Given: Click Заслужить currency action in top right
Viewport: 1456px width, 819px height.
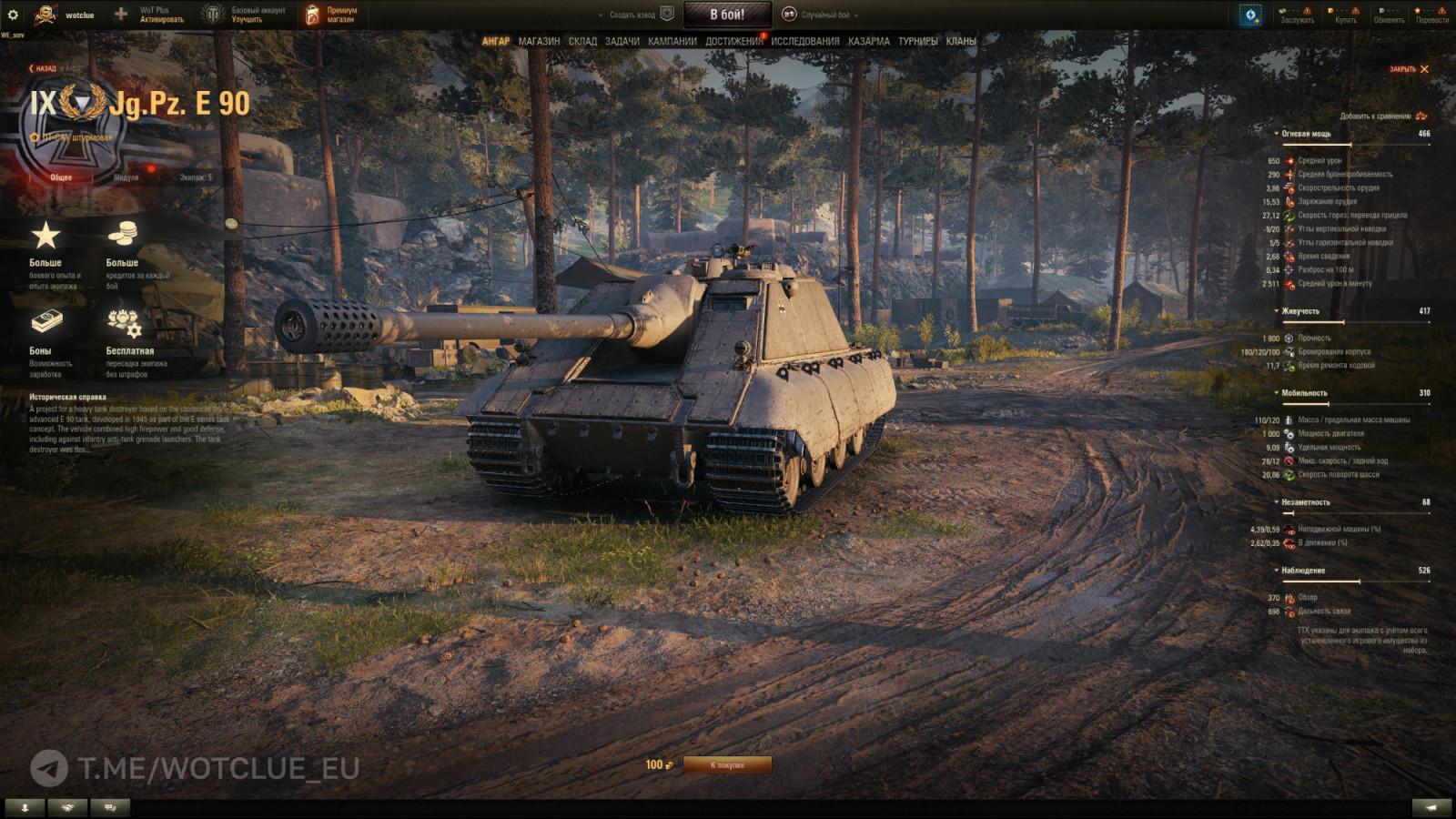Looking at the screenshot, I should click(1297, 20).
